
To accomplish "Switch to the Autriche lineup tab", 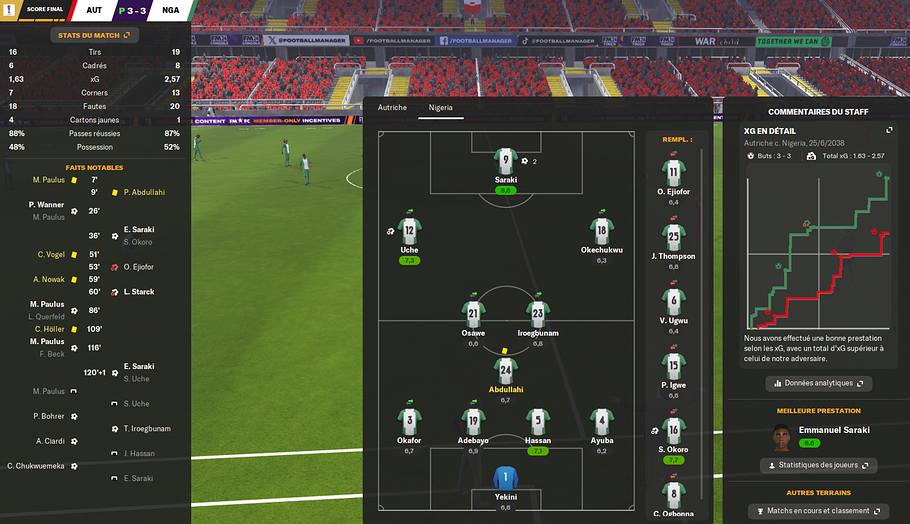I will (392, 107).
